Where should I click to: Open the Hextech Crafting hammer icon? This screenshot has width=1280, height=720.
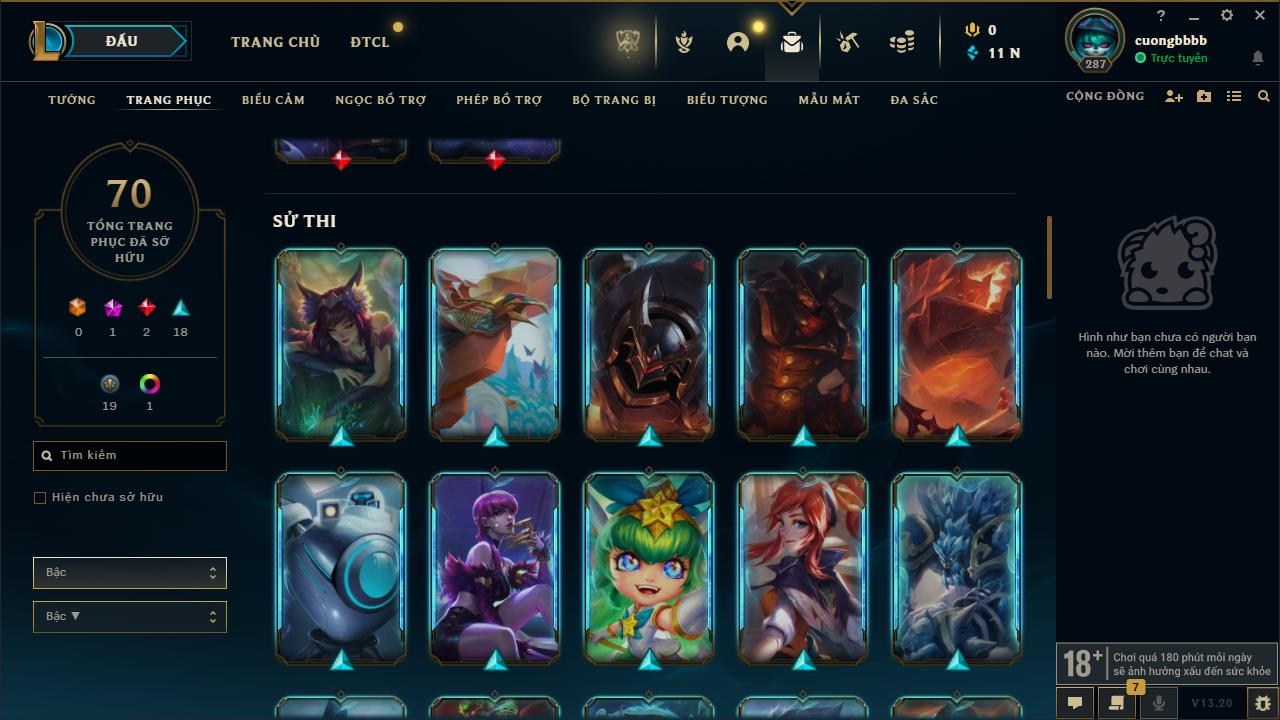pos(846,41)
